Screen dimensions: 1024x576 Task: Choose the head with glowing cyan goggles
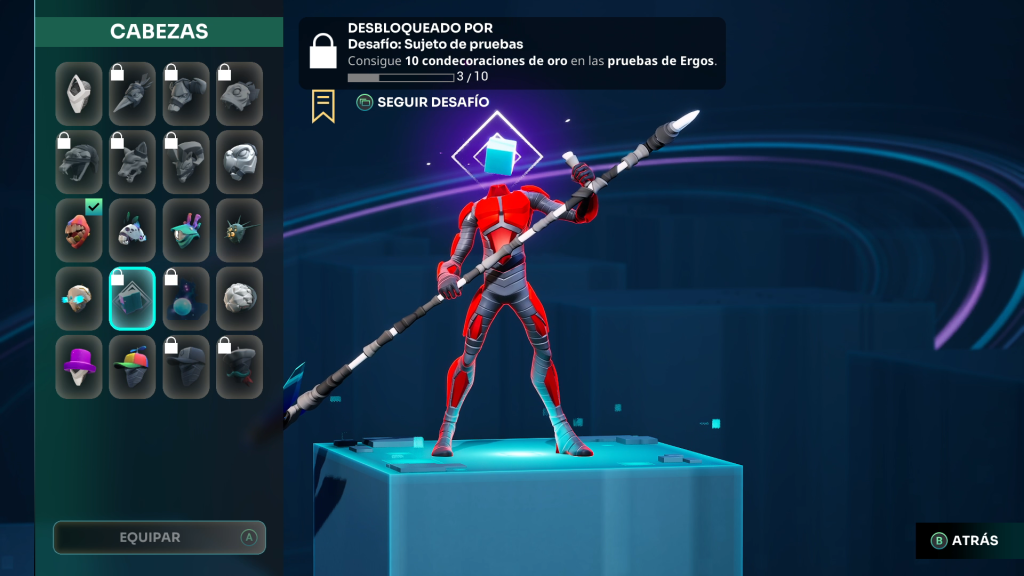(79, 298)
